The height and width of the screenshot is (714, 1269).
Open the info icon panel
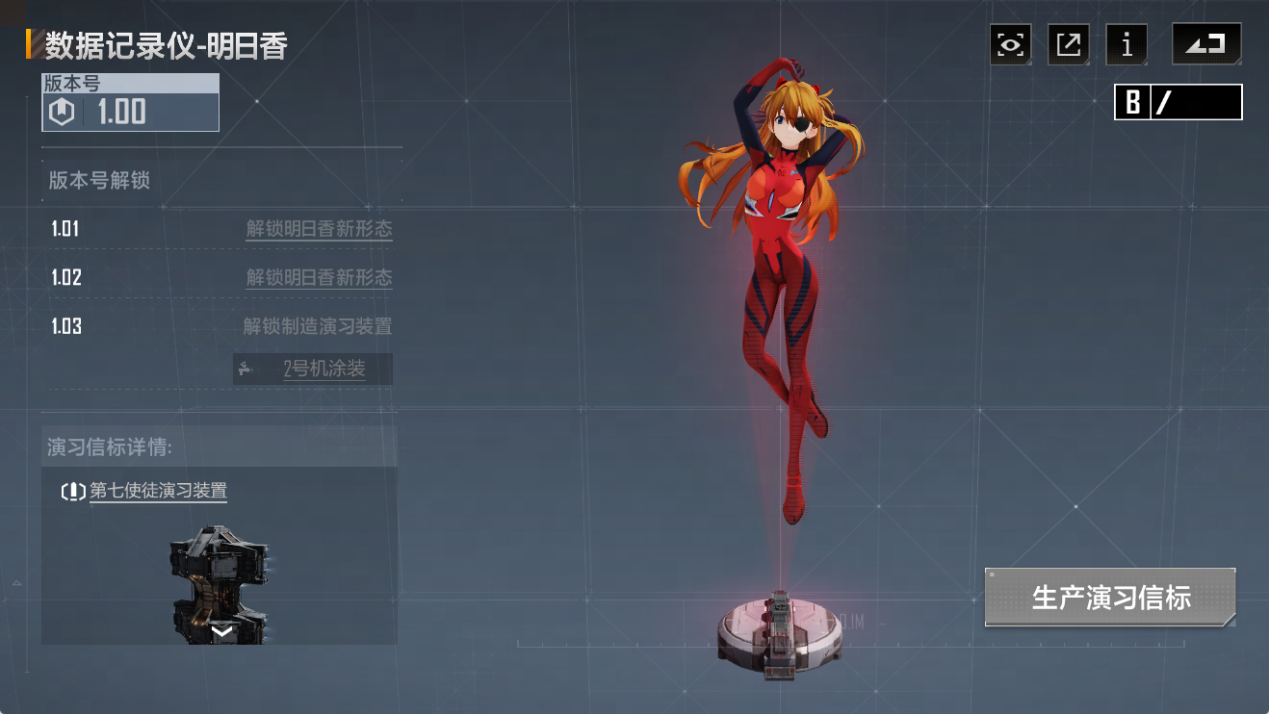1127,45
